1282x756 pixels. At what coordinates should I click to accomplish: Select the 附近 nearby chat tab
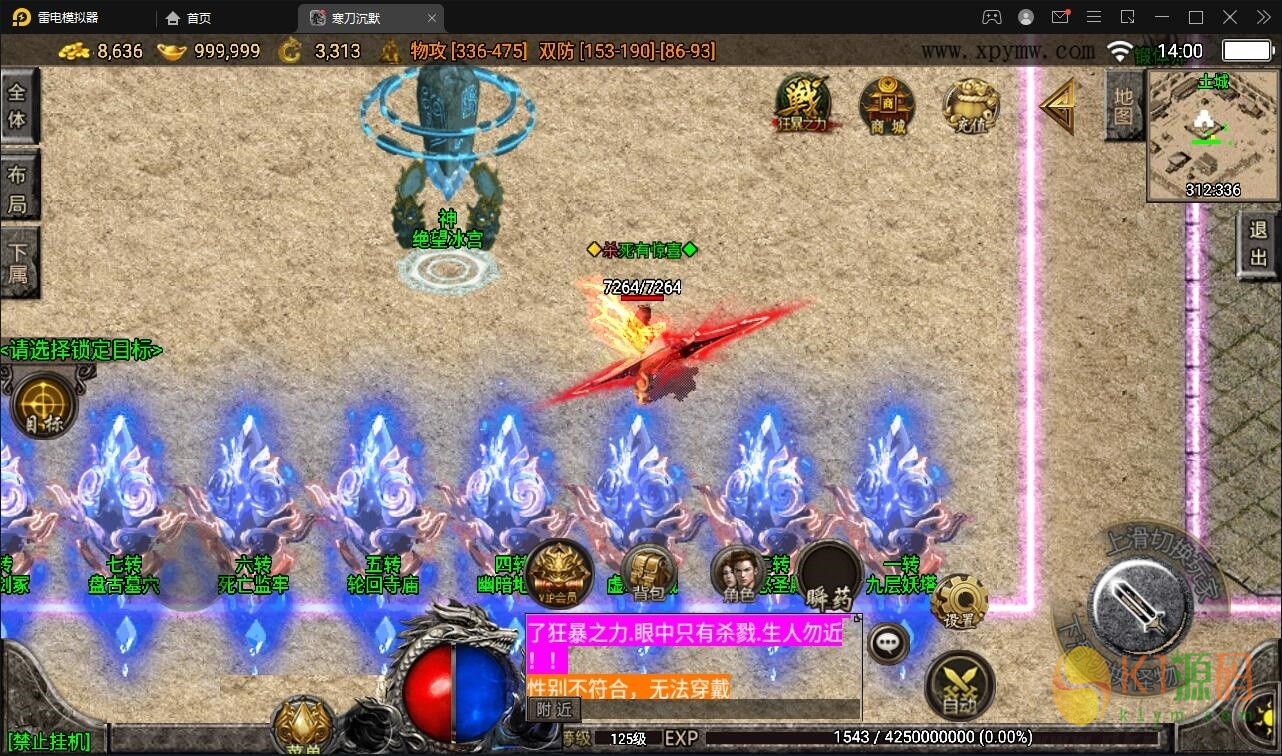point(554,709)
